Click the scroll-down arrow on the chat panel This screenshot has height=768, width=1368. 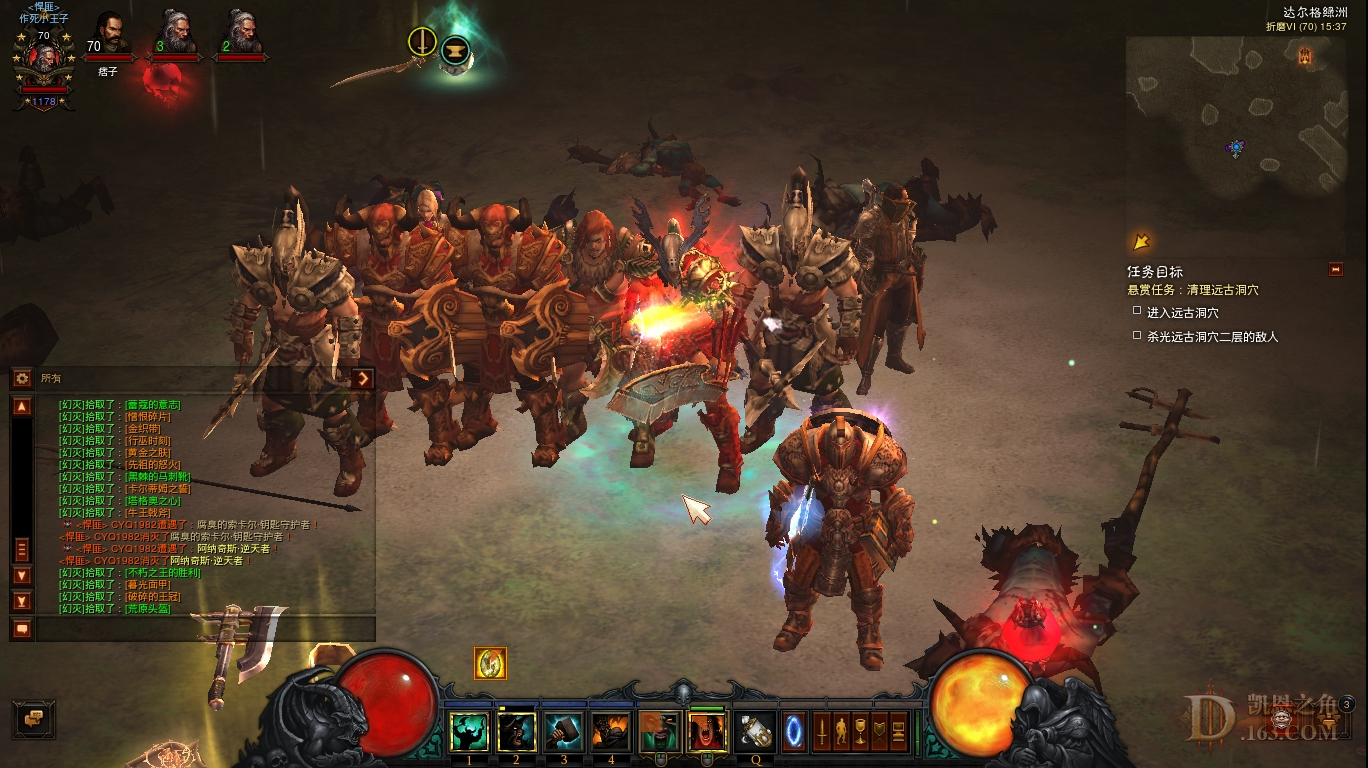click(x=21, y=573)
